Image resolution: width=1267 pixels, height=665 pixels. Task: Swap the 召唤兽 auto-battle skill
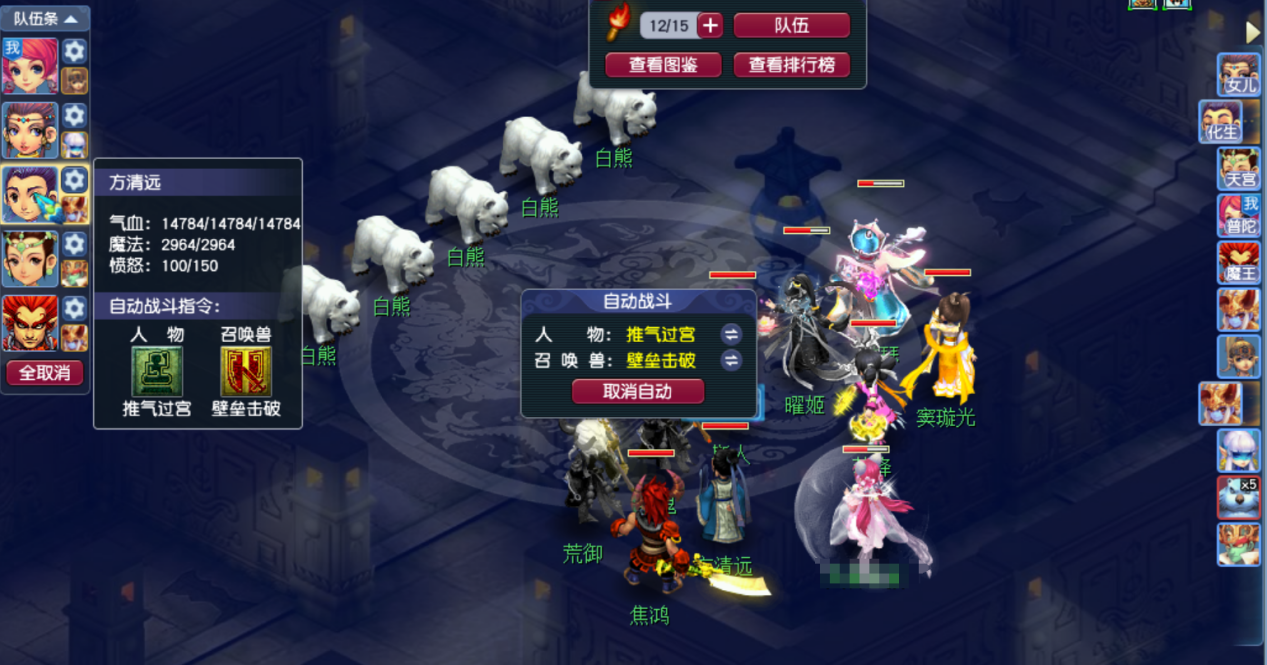(732, 360)
